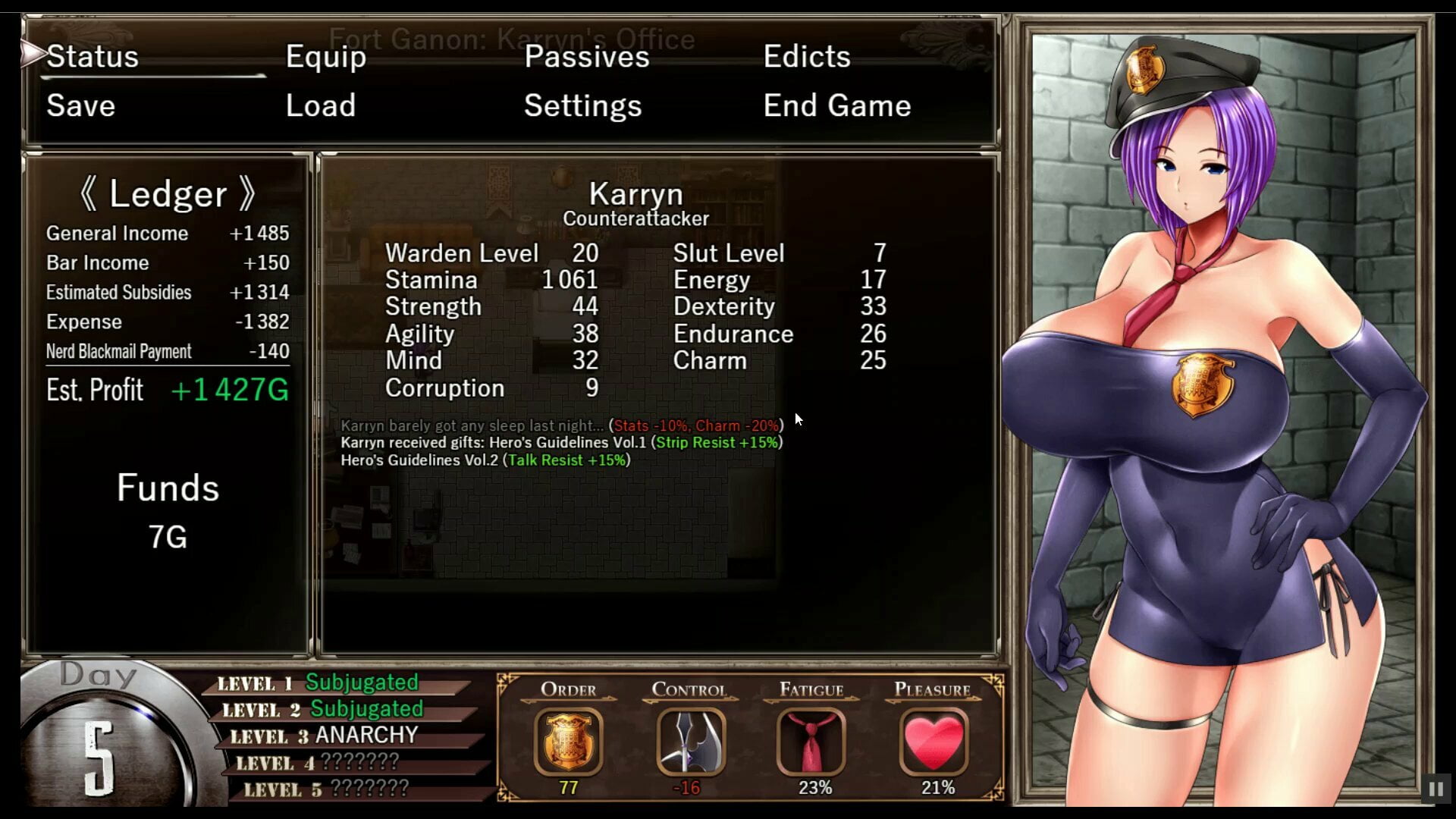Open the Settings menu
Screen dimensions: 1456x819
click(x=582, y=106)
